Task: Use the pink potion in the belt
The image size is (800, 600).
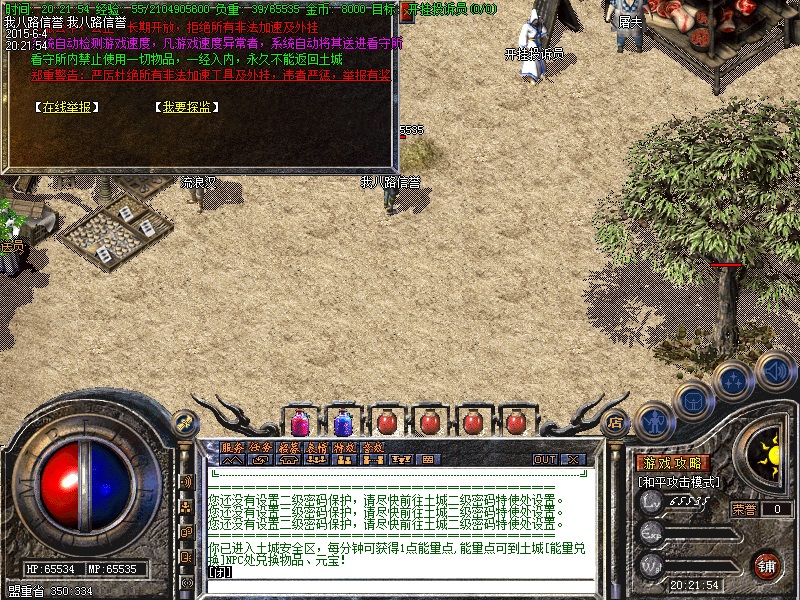Action: [299, 422]
